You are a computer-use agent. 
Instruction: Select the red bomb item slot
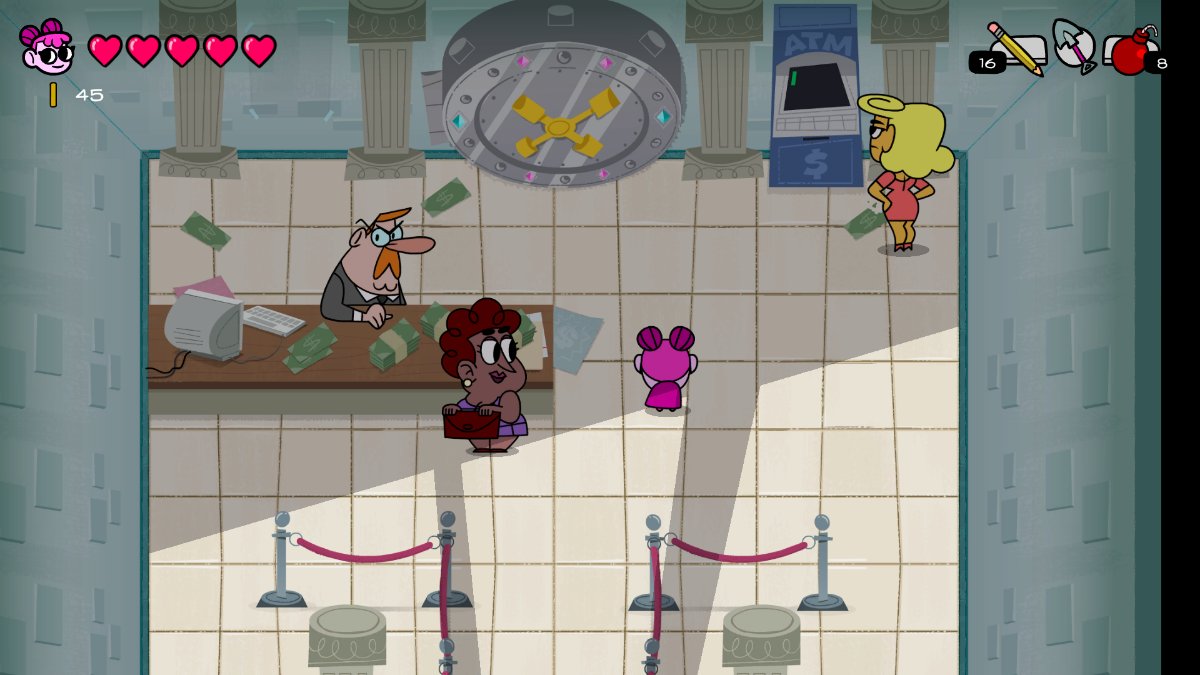[x=1131, y=52]
